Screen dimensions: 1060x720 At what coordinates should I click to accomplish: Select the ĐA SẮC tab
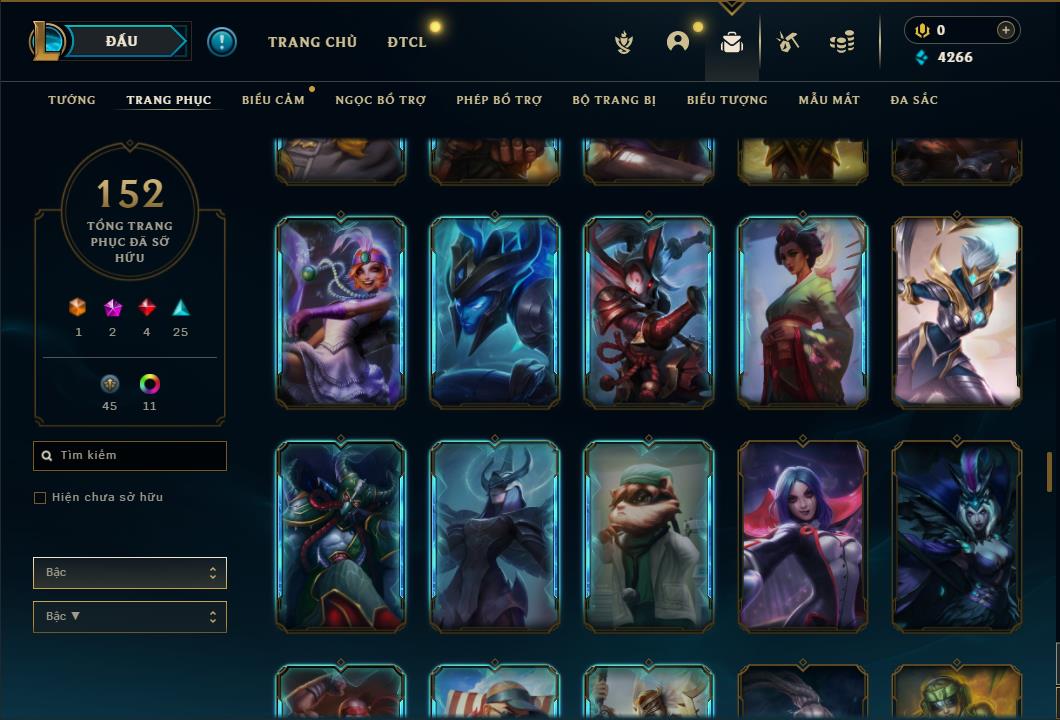click(914, 100)
